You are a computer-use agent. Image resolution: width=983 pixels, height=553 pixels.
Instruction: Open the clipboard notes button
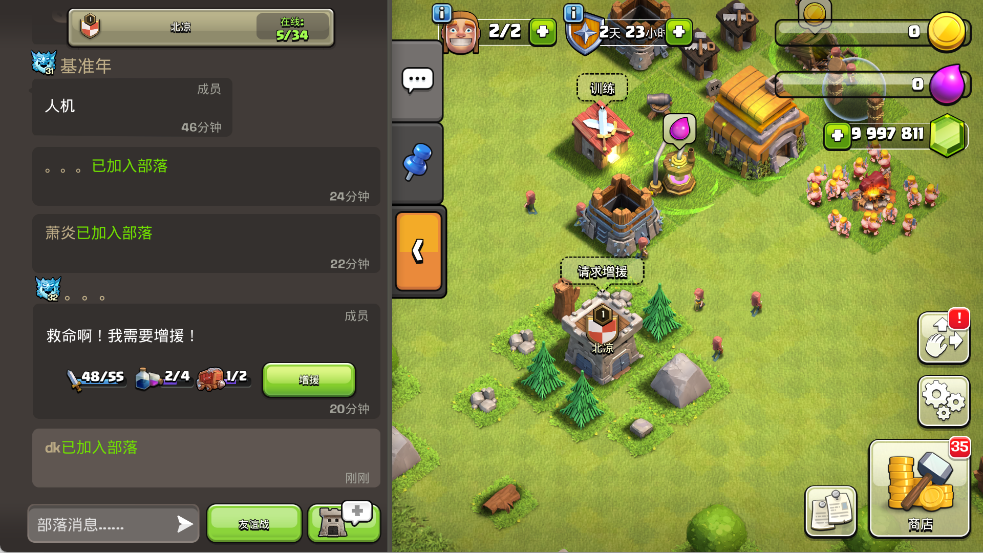click(830, 510)
